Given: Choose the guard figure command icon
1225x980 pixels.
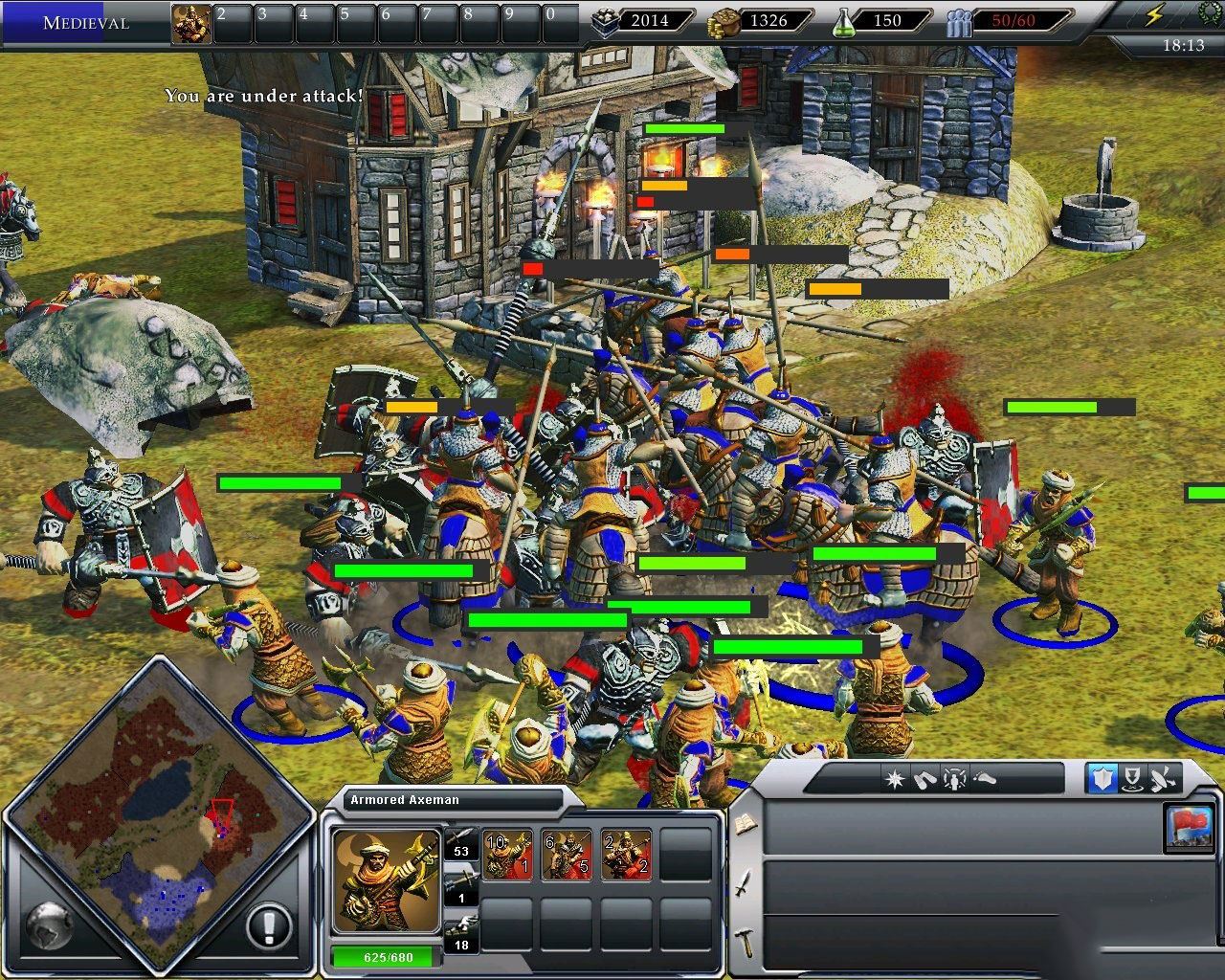Looking at the screenshot, I should pyautogui.click(x=954, y=780).
